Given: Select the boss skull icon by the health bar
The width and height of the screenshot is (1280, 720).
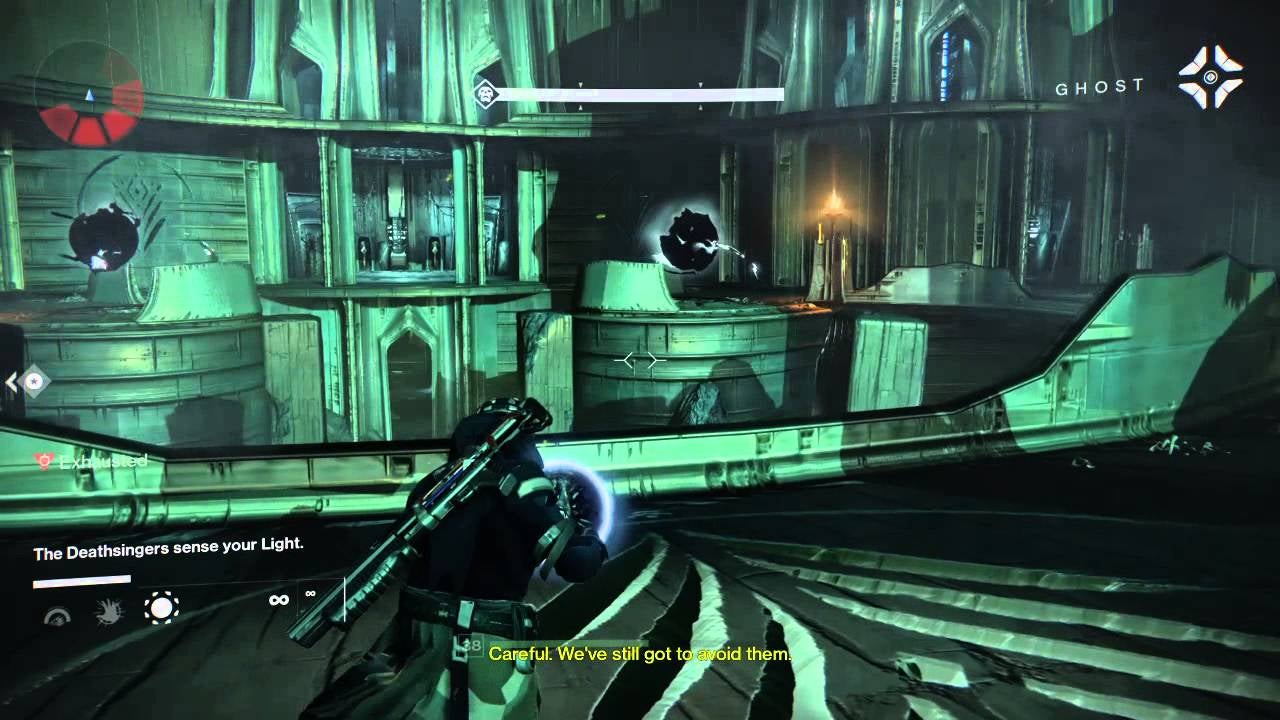Looking at the screenshot, I should coord(486,94).
